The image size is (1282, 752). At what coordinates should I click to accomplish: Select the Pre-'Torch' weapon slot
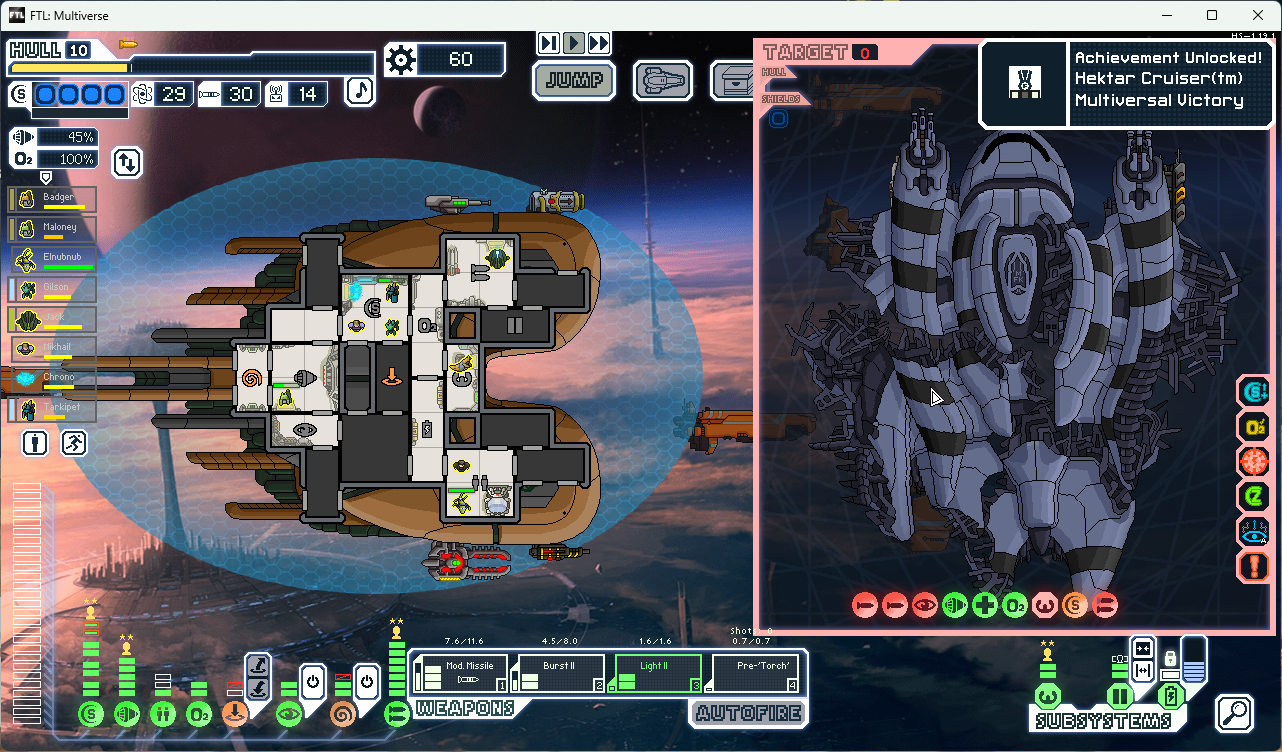[753, 673]
